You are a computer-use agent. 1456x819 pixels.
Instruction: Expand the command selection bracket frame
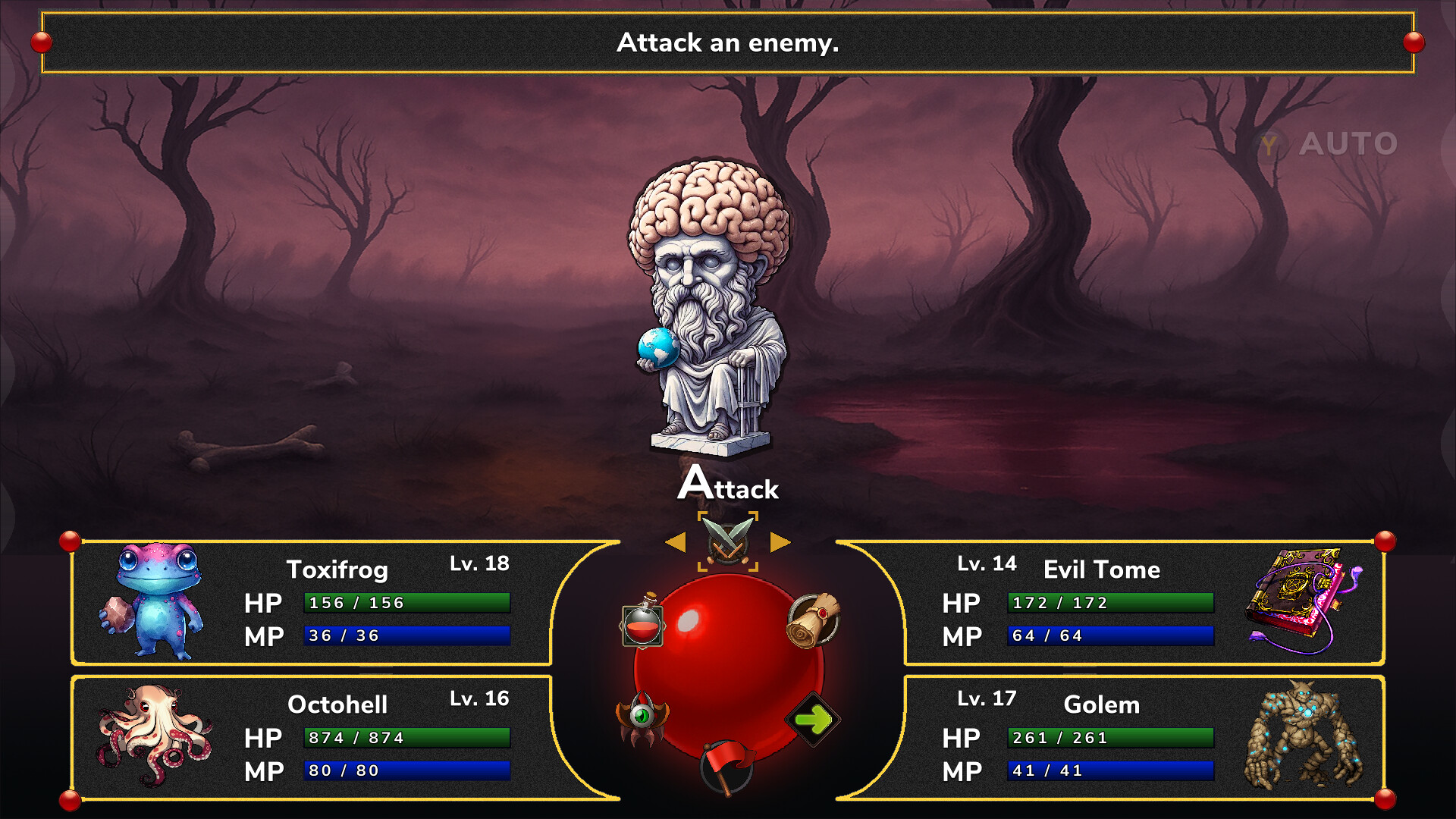(x=726, y=541)
